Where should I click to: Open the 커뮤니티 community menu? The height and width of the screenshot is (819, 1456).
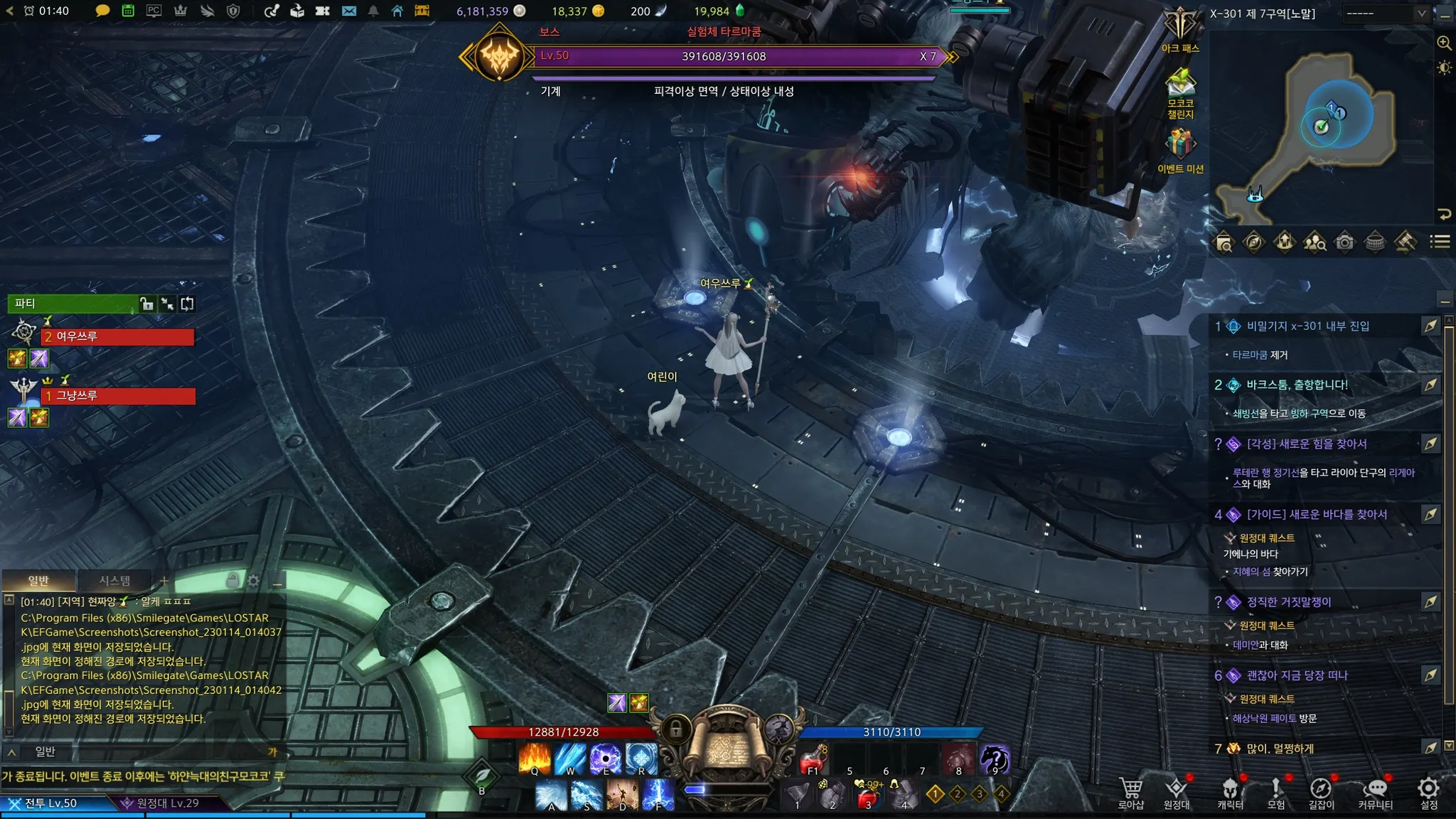pos(1376,792)
